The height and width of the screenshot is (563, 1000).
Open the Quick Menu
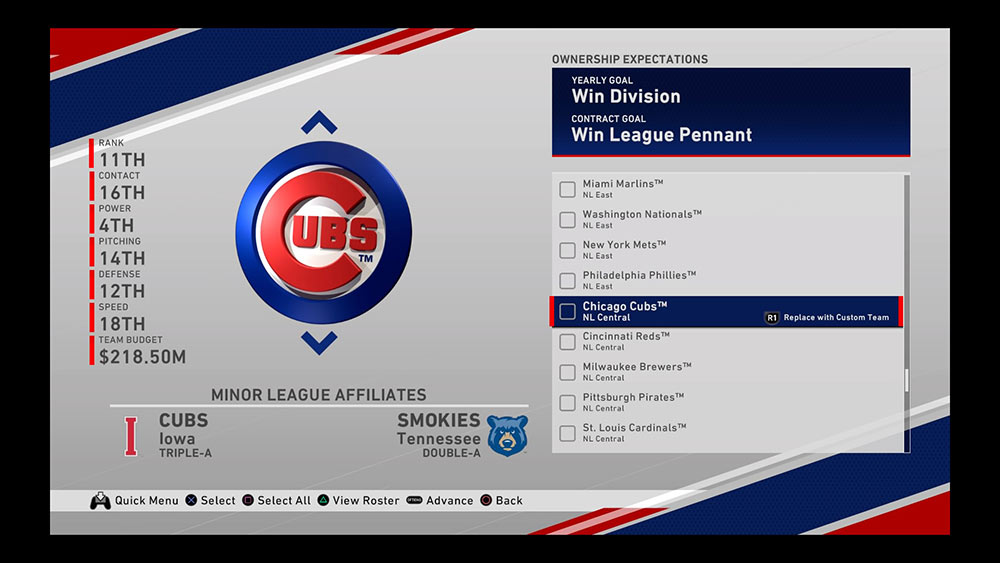tap(134, 501)
